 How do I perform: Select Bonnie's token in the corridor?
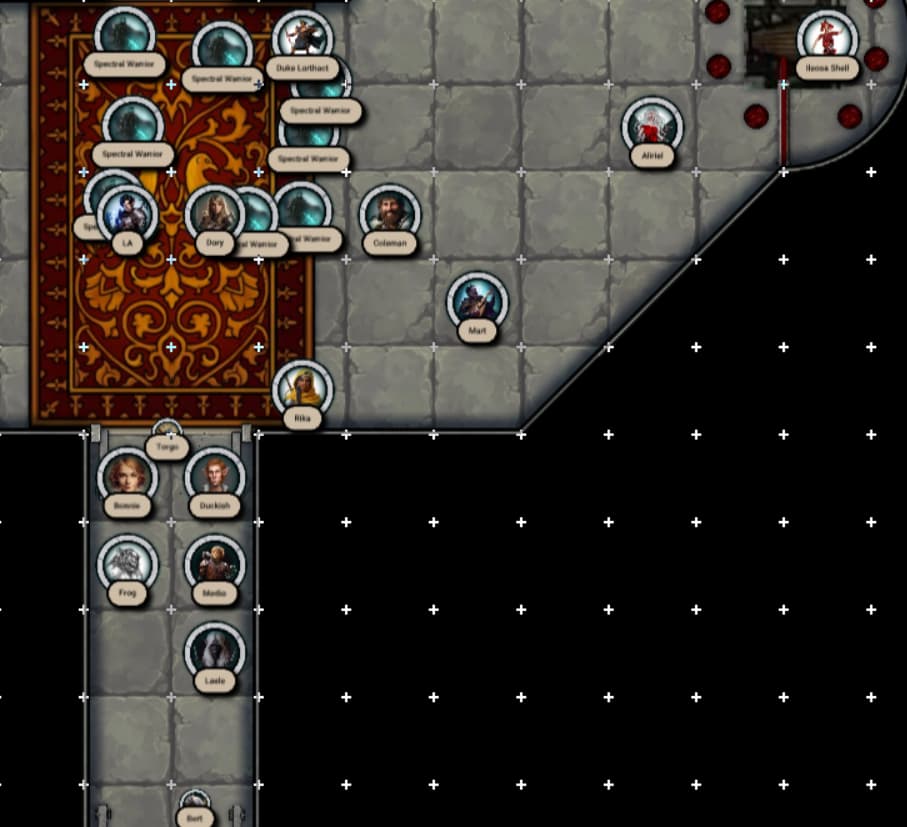click(127, 477)
